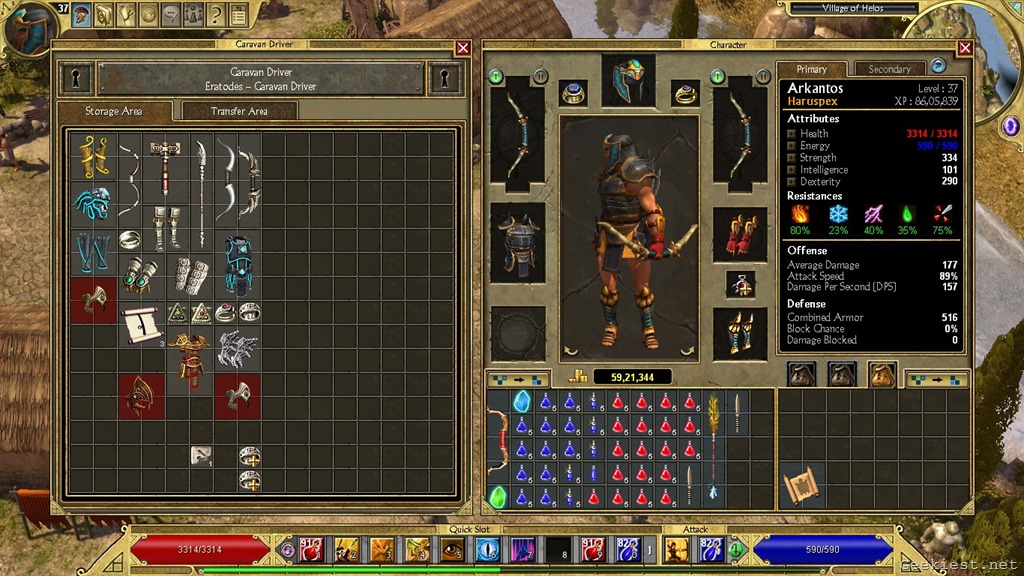Image resolution: width=1024 pixels, height=576 pixels.
Task: Show the Secondary stats tab
Action: (x=889, y=69)
